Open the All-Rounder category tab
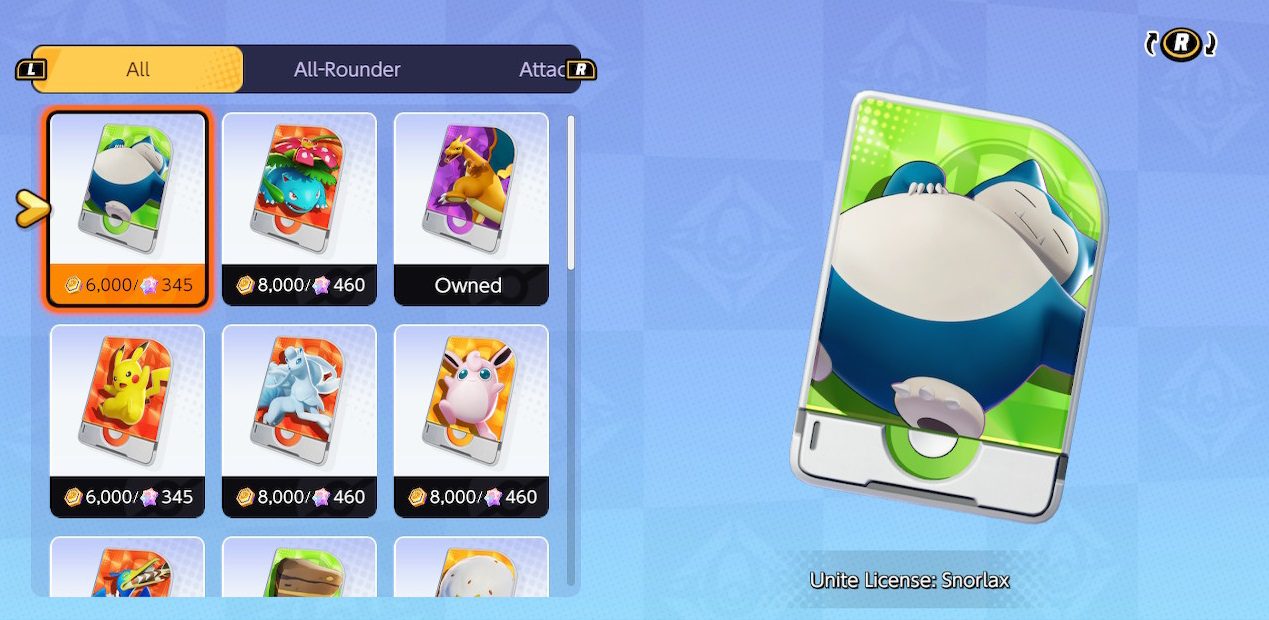 coord(347,69)
